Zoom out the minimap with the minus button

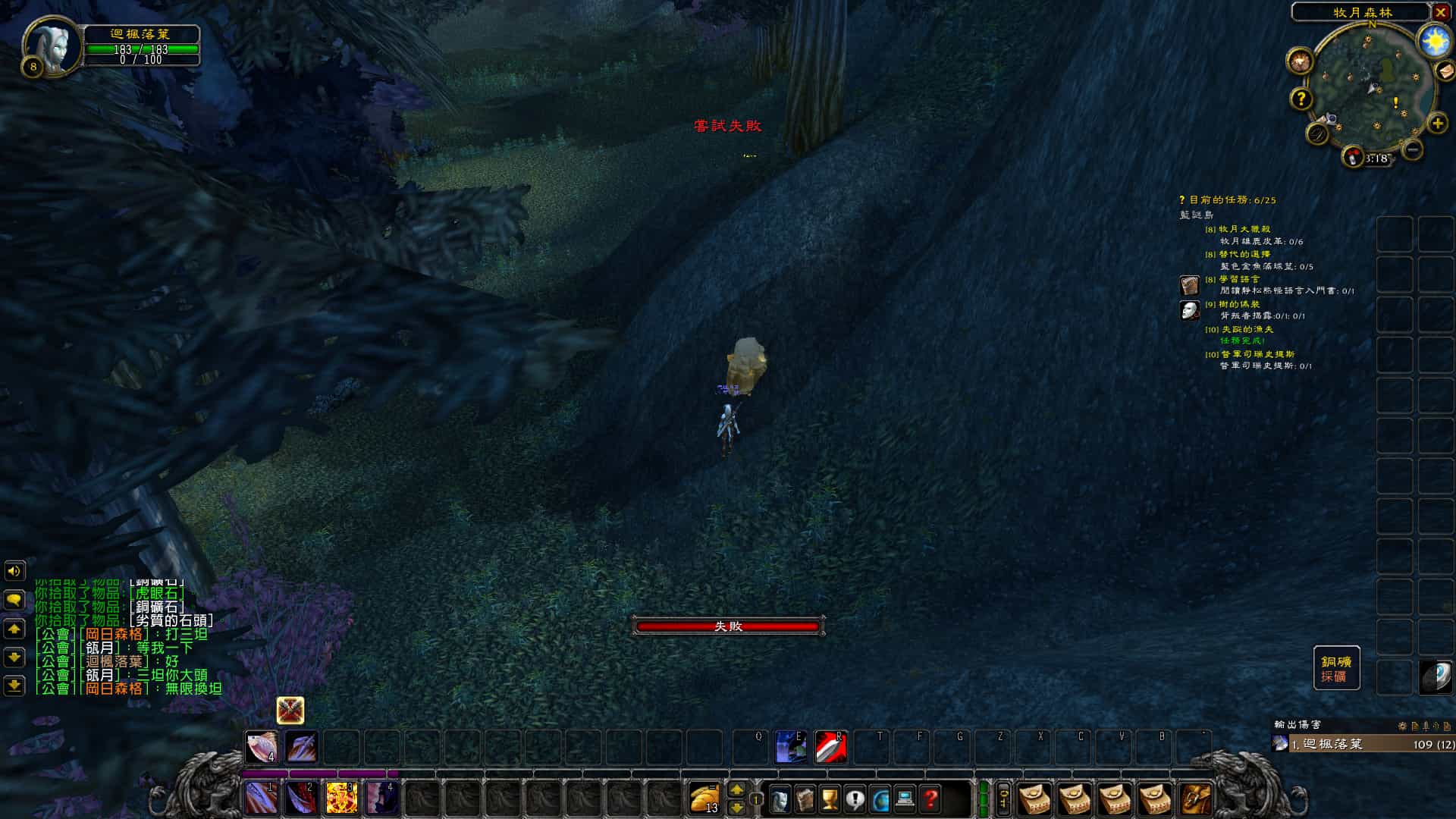pos(1413,149)
